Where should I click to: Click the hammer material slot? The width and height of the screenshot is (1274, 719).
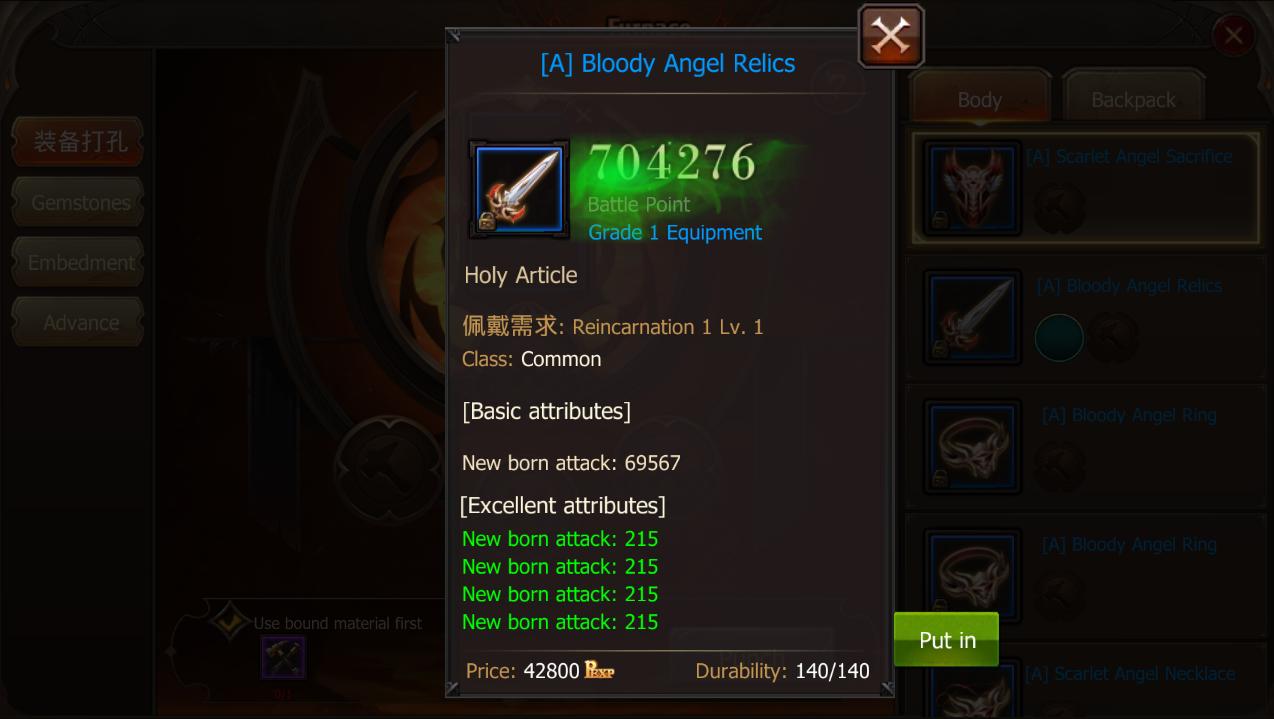tap(283, 657)
